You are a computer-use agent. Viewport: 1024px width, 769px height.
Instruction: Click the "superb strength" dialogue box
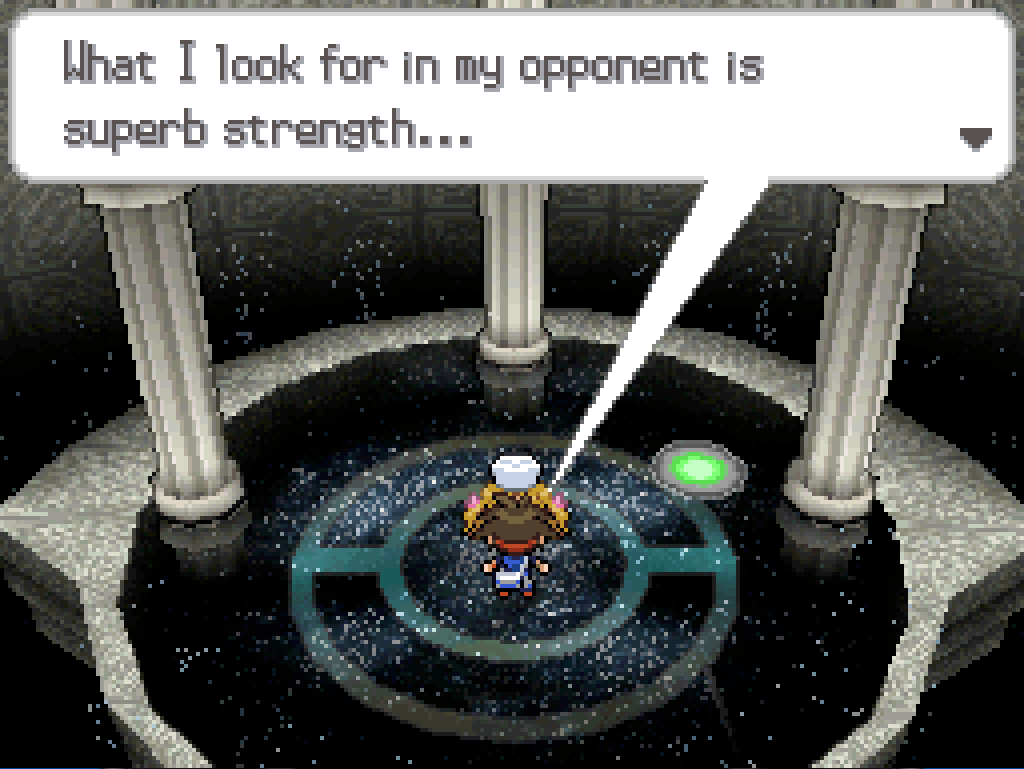[x=510, y=96]
